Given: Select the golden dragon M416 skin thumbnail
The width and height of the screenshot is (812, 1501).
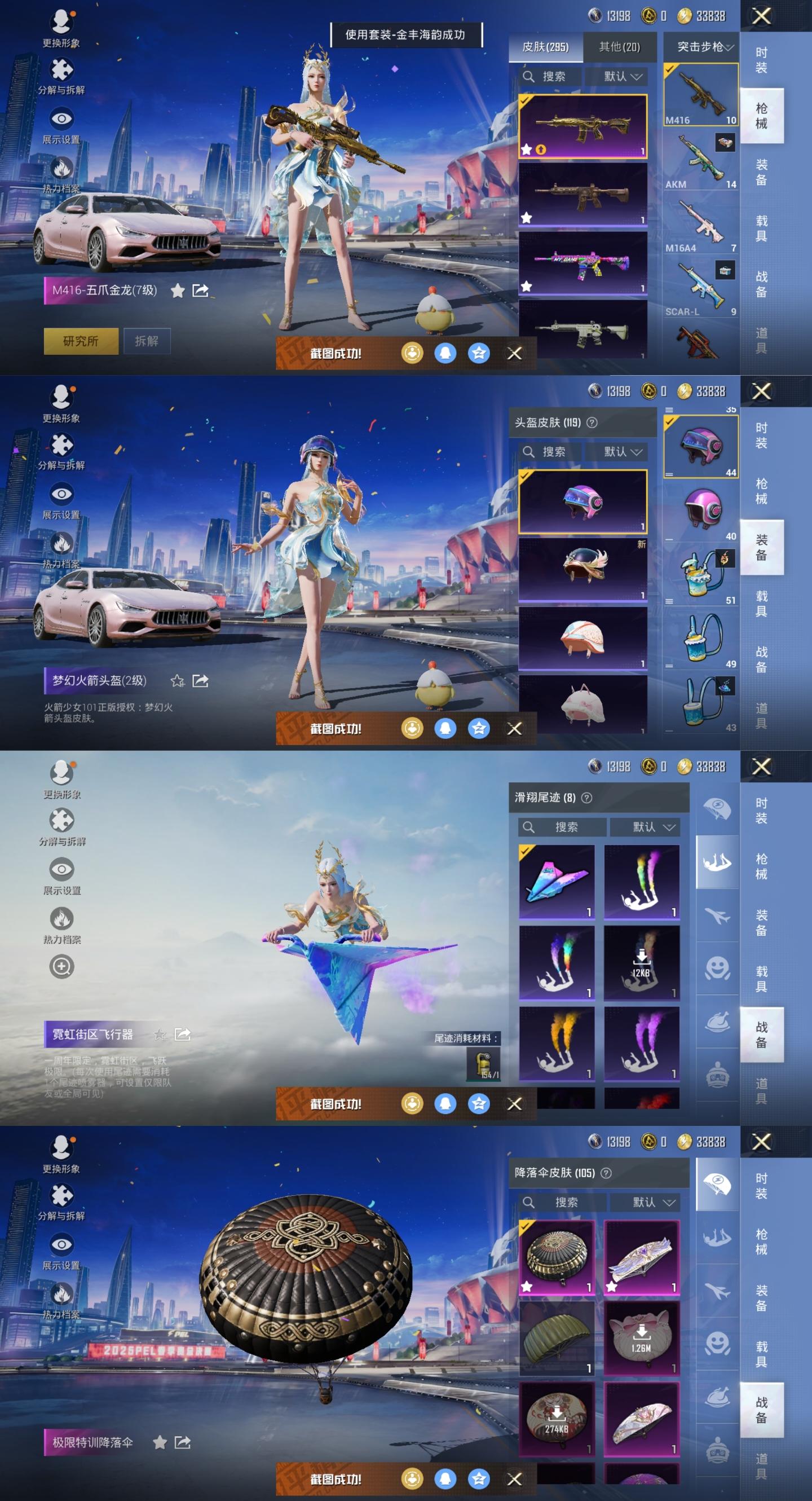Looking at the screenshot, I should (x=582, y=126).
